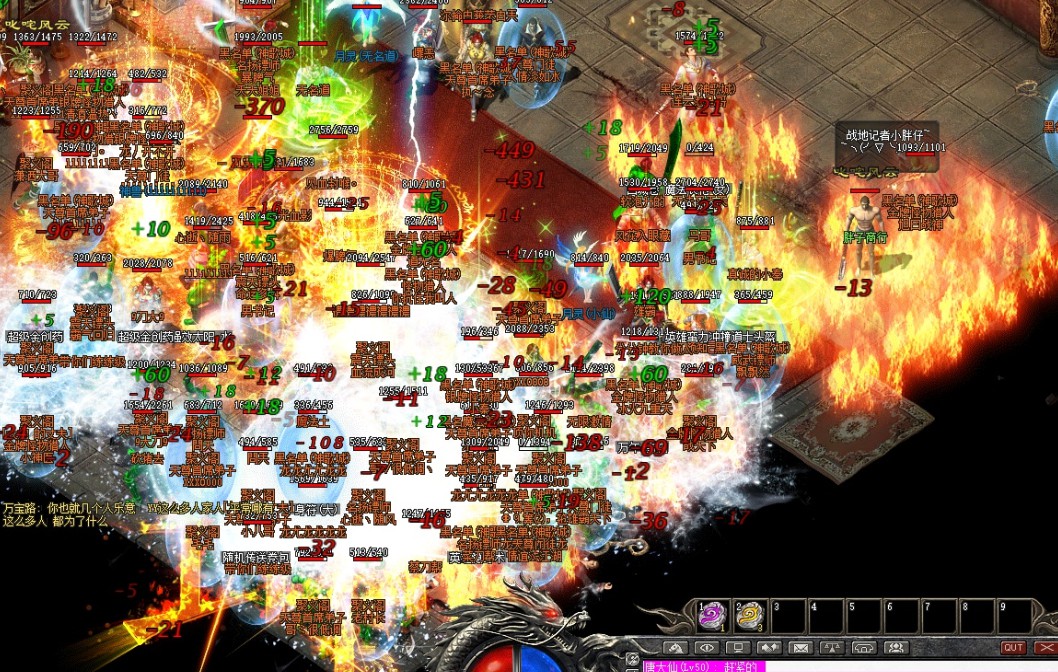Toggle the small chat channel button
Image resolution: width=1058 pixels, height=672 pixels.
(x=632, y=660)
